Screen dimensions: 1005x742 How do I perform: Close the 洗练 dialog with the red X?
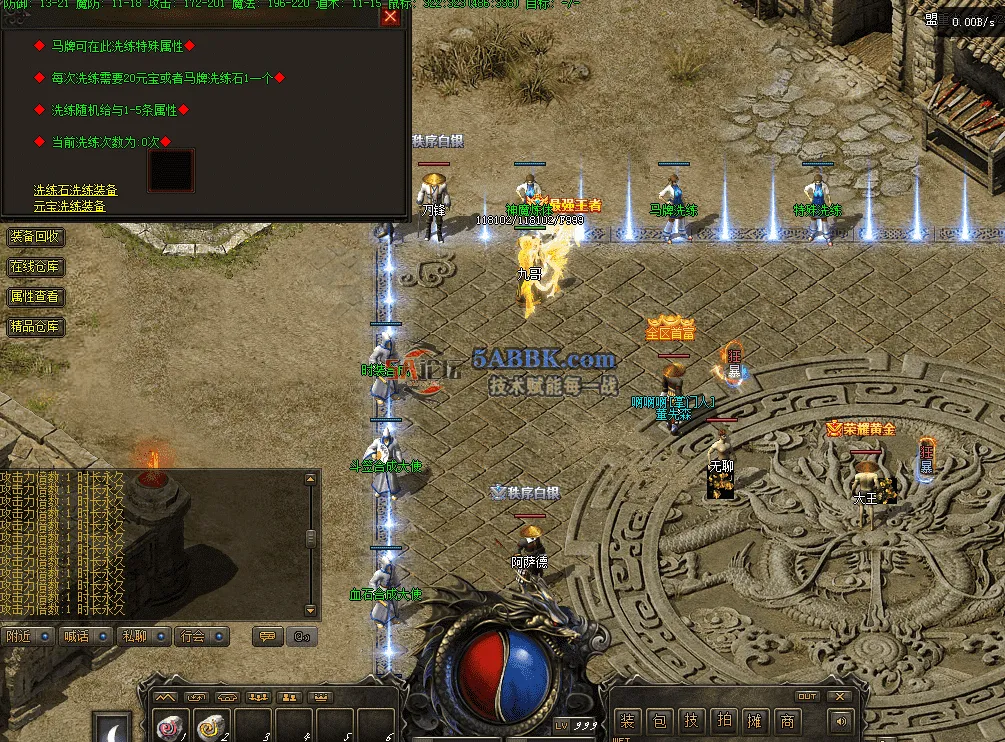pyautogui.click(x=390, y=16)
